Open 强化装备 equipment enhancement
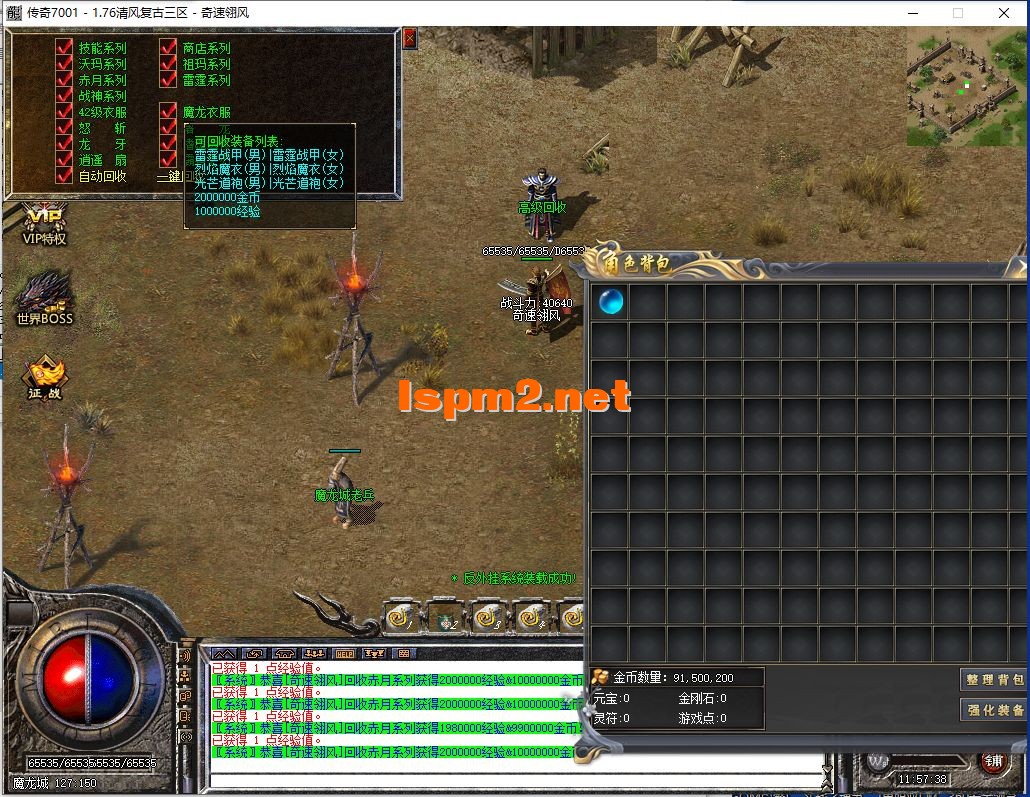This screenshot has height=797, width=1030. [994, 710]
